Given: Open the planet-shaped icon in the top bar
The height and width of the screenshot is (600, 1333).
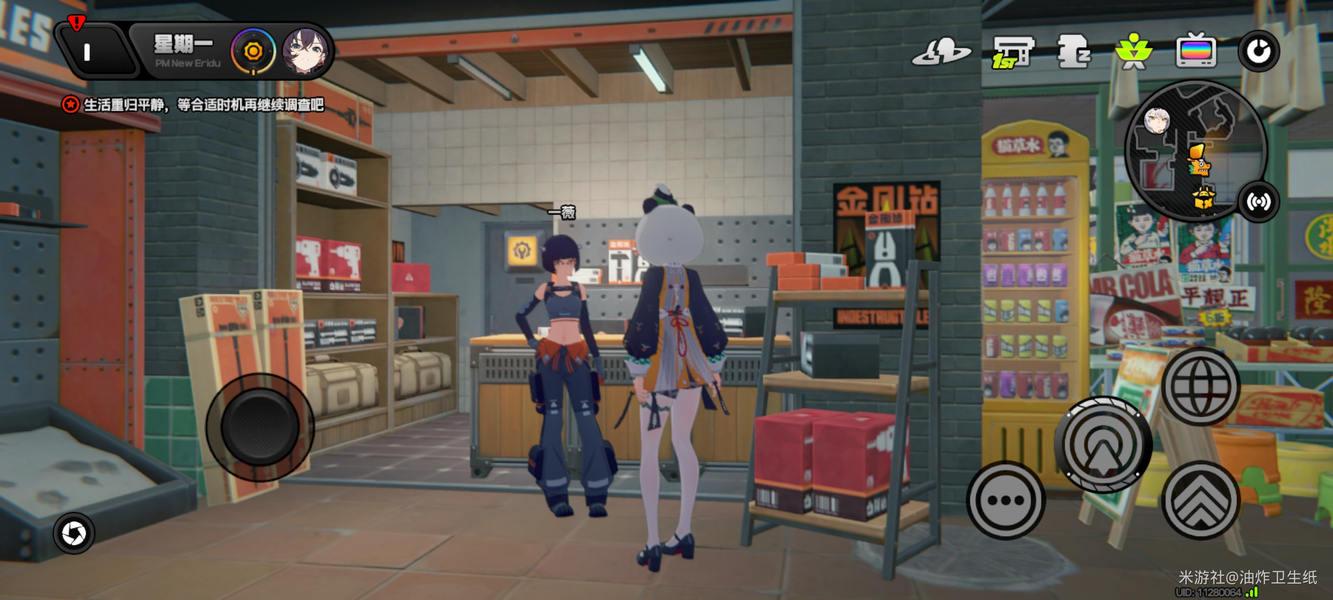Looking at the screenshot, I should pos(941,52).
